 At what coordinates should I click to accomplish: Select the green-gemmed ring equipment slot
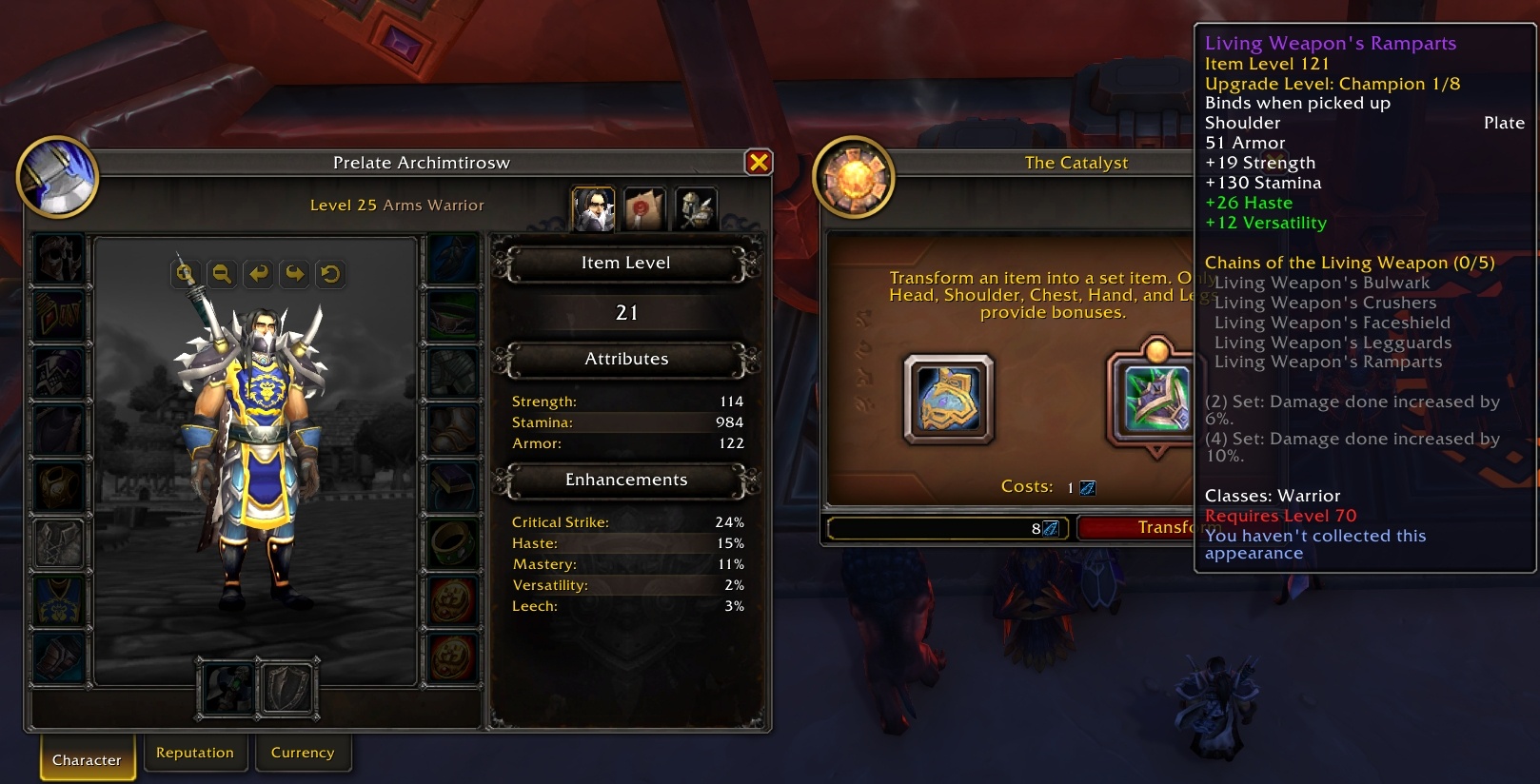click(x=452, y=543)
